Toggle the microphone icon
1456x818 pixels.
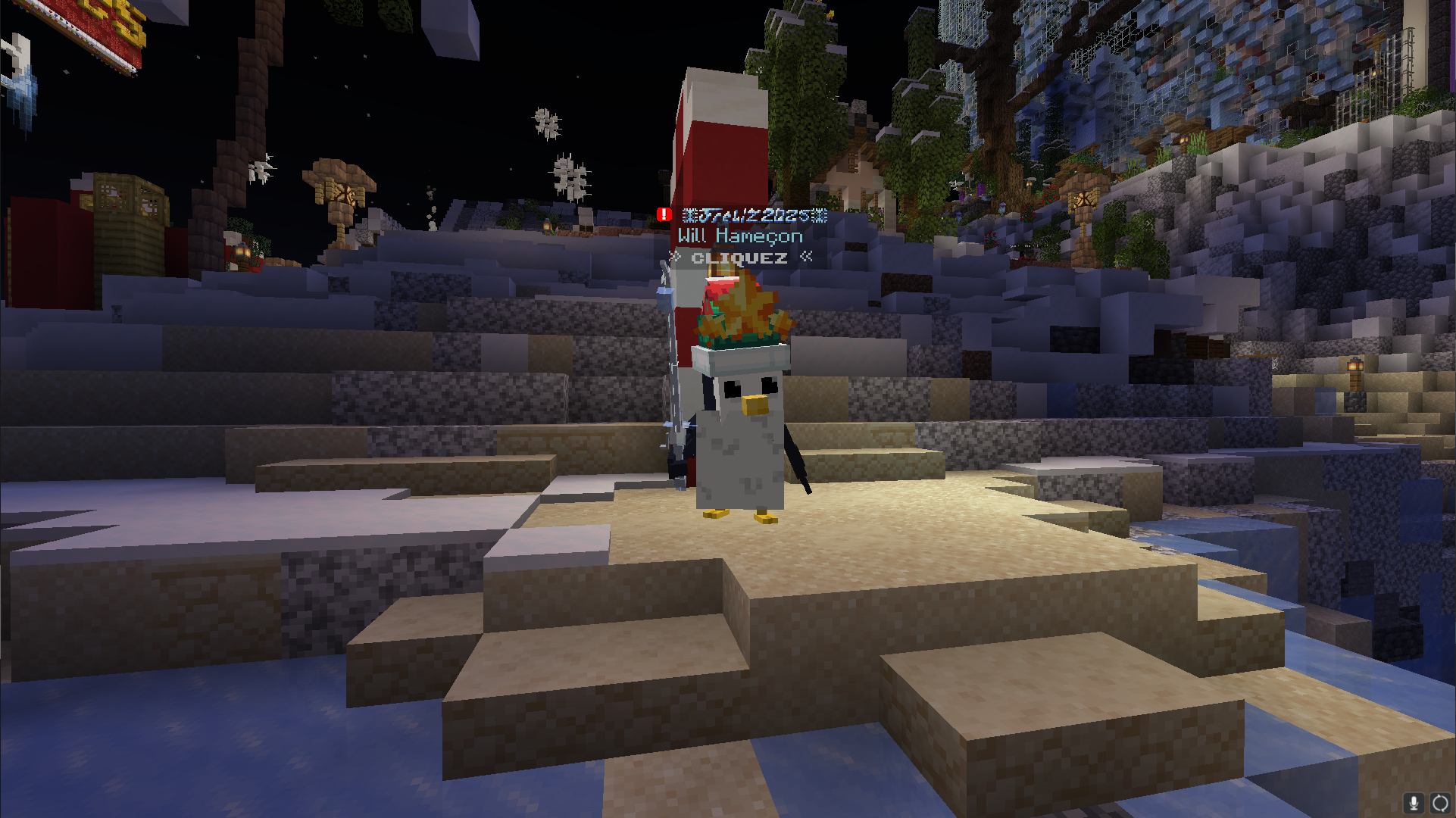coord(1414,803)
